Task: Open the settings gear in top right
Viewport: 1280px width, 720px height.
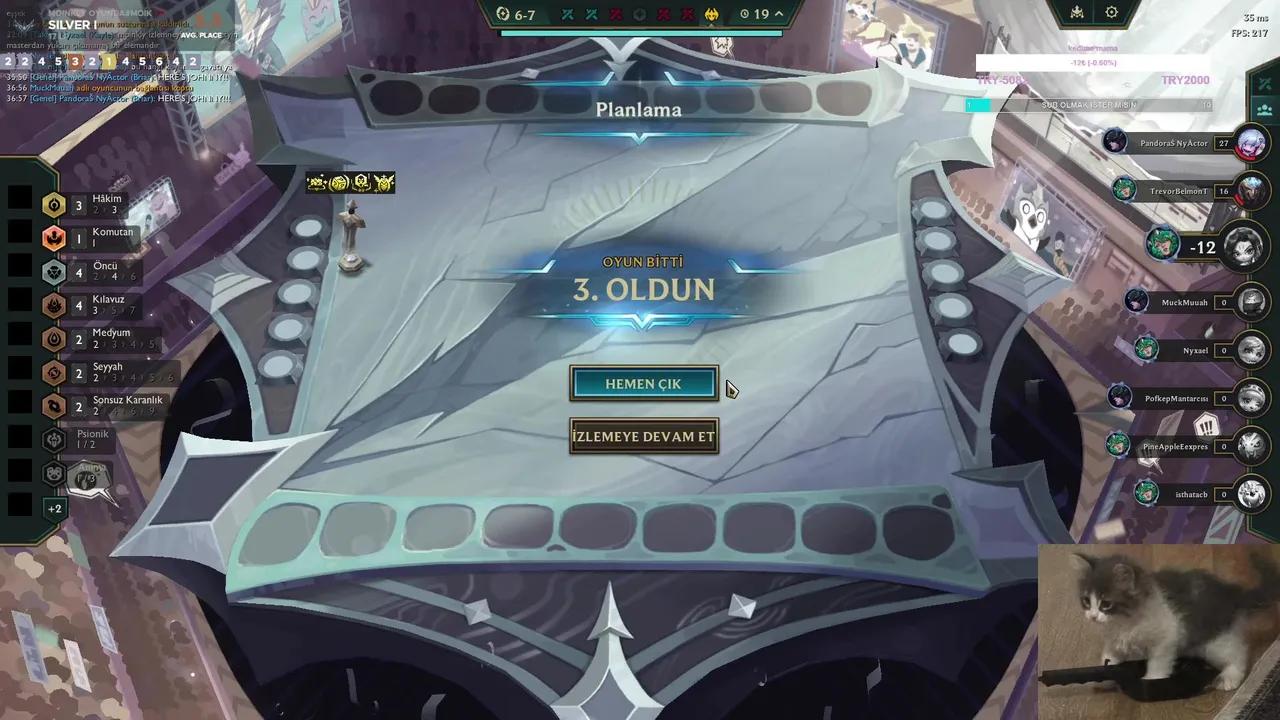Action: (1111, 13)
